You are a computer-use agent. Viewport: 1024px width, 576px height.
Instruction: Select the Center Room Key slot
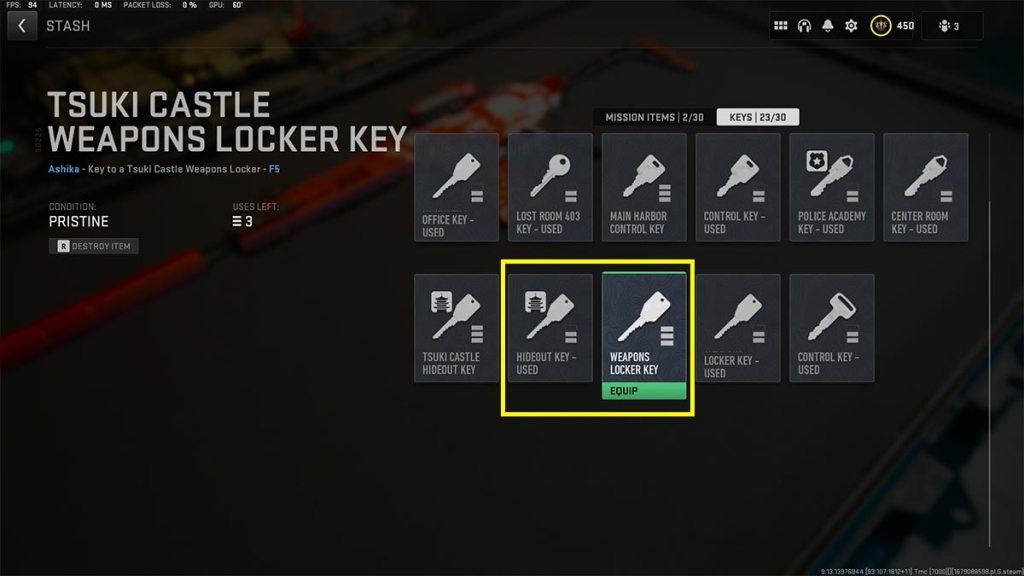click(926, 188)
